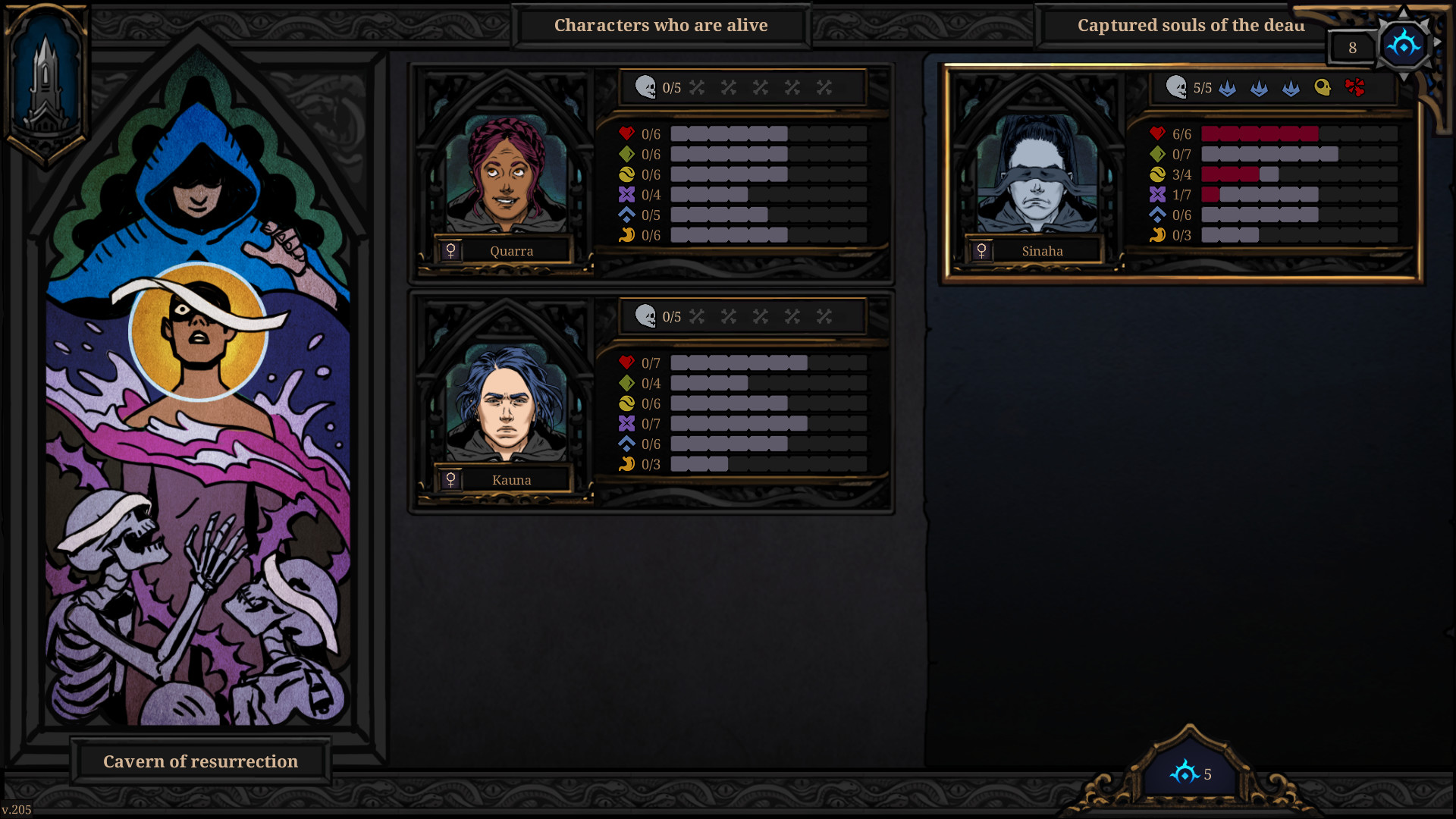Select the yellow orb icon on Quarra's stats
Screen dimensions: 1456x819
pyautogui.click(x=626, y=174)
